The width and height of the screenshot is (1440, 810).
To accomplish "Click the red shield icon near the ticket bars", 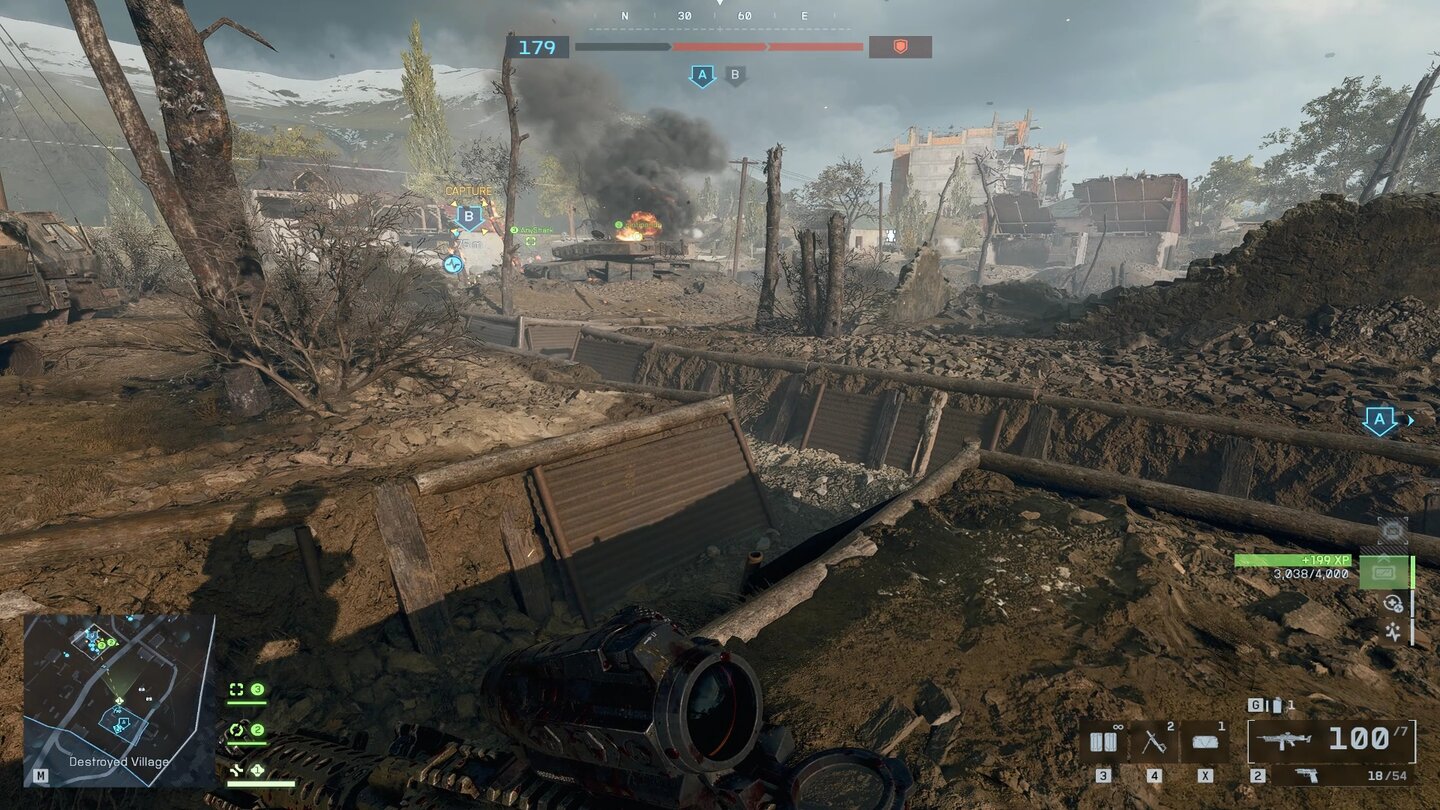I will [x=900, y=46].
